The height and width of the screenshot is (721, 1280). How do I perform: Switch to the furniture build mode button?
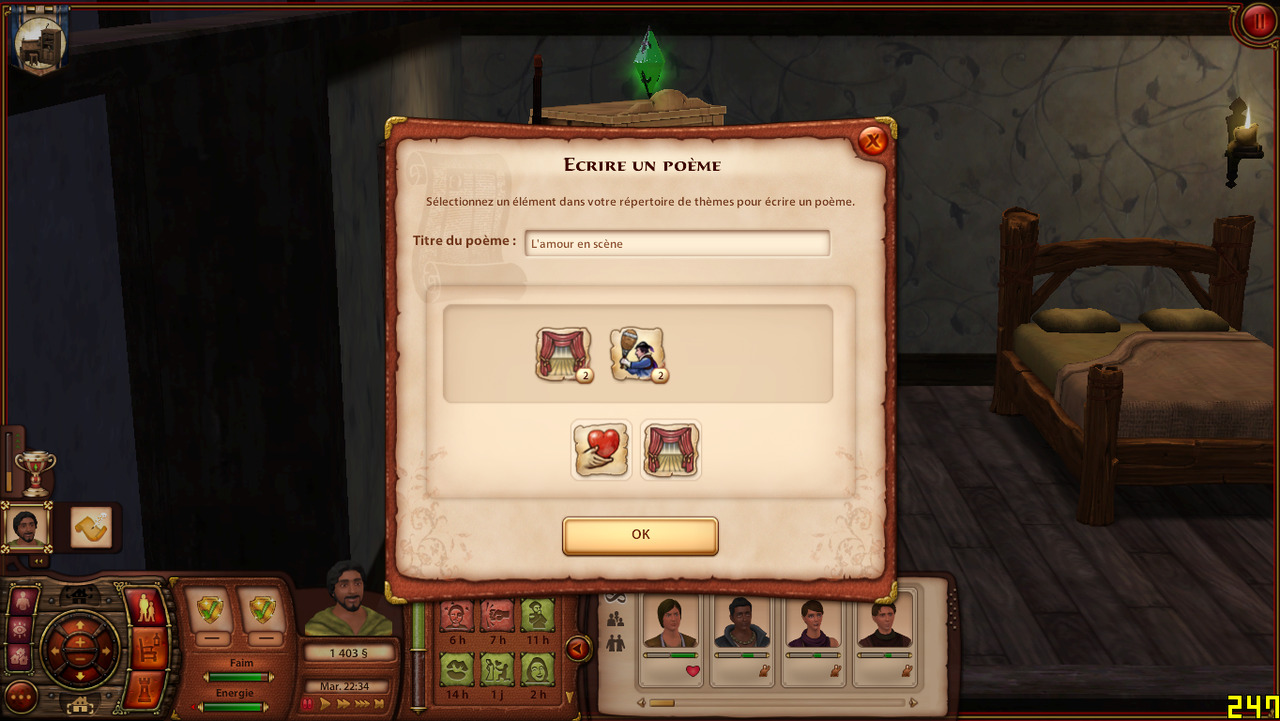pyautogui.click(x=147, y=647)
